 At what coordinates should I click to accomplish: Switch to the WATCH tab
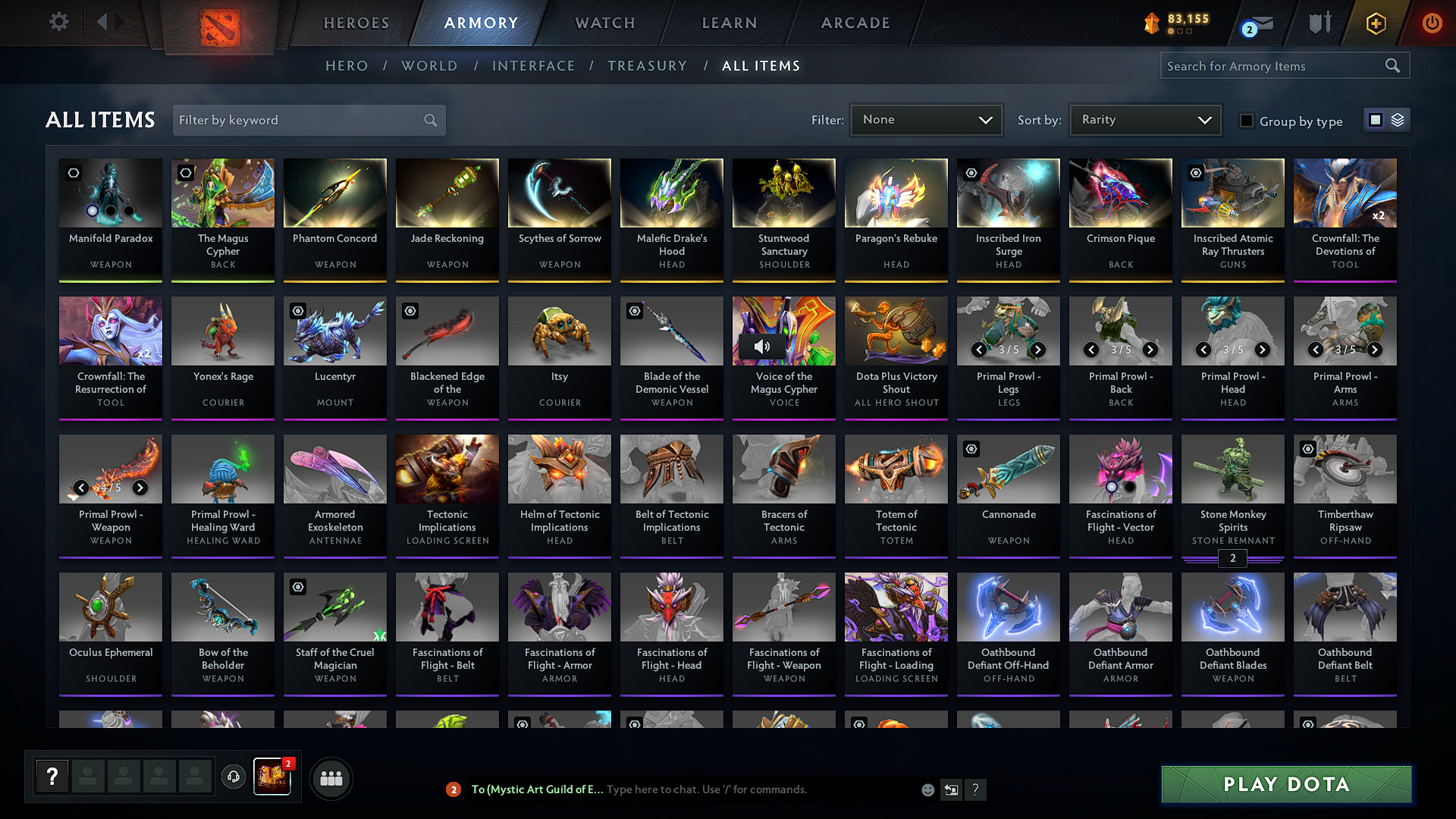coord(603,23)
